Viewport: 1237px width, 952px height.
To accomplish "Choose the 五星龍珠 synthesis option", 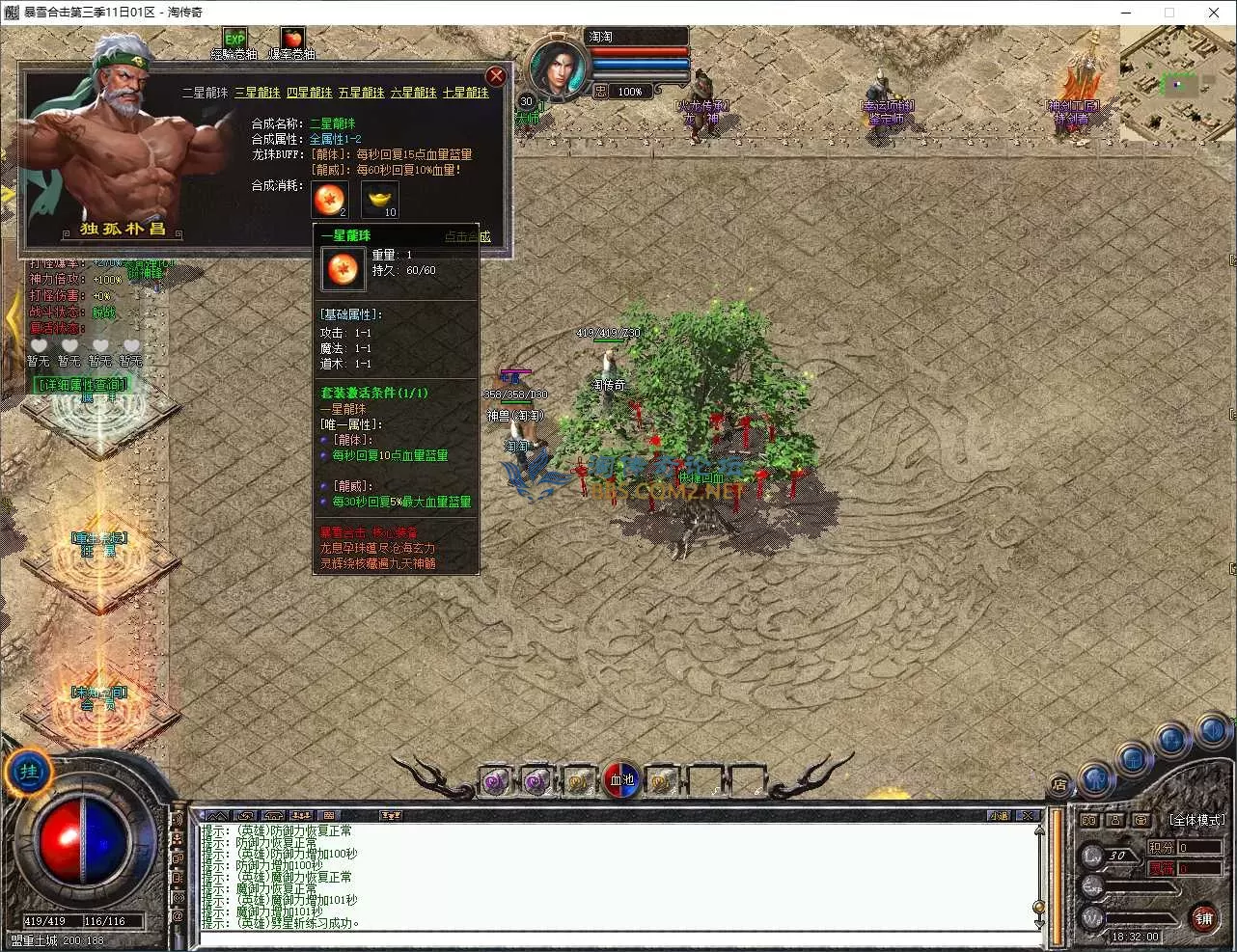I will pyautogui.click(x=361, y=93).
